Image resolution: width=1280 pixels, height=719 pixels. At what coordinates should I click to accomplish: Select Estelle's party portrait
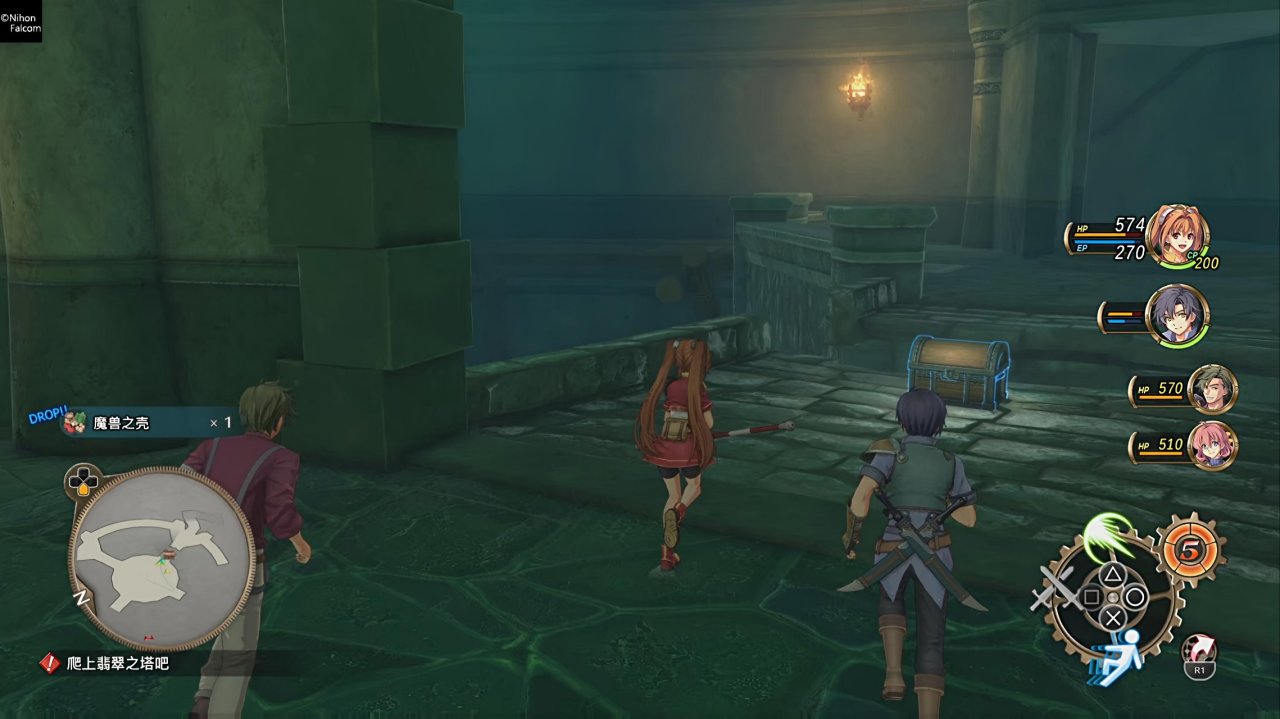[1177, 237]
